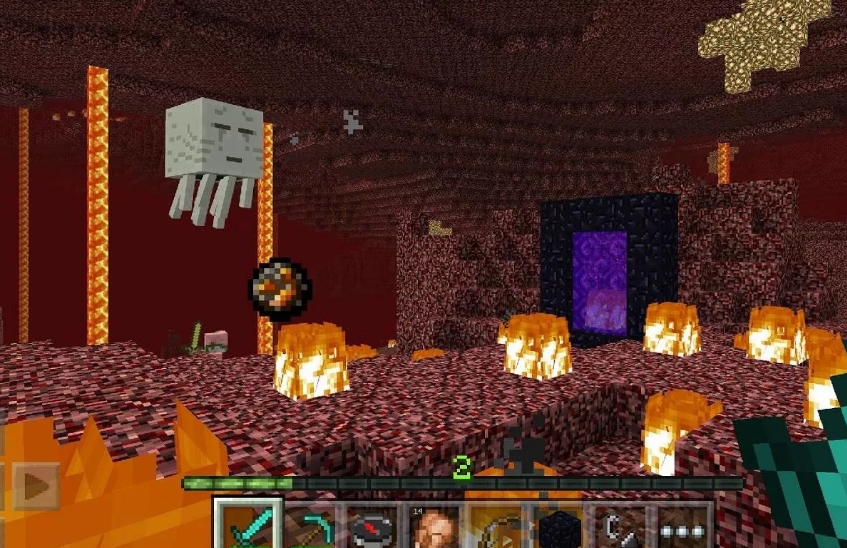Choose the compass in the hotbar
Viewport: 847px width, 548px height.
tap(374, 526)
